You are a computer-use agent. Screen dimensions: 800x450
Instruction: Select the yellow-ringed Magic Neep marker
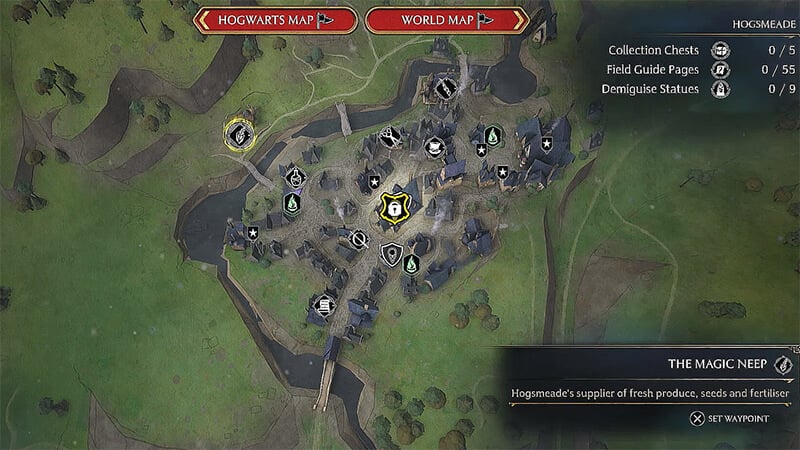click(x=238, y=131)
